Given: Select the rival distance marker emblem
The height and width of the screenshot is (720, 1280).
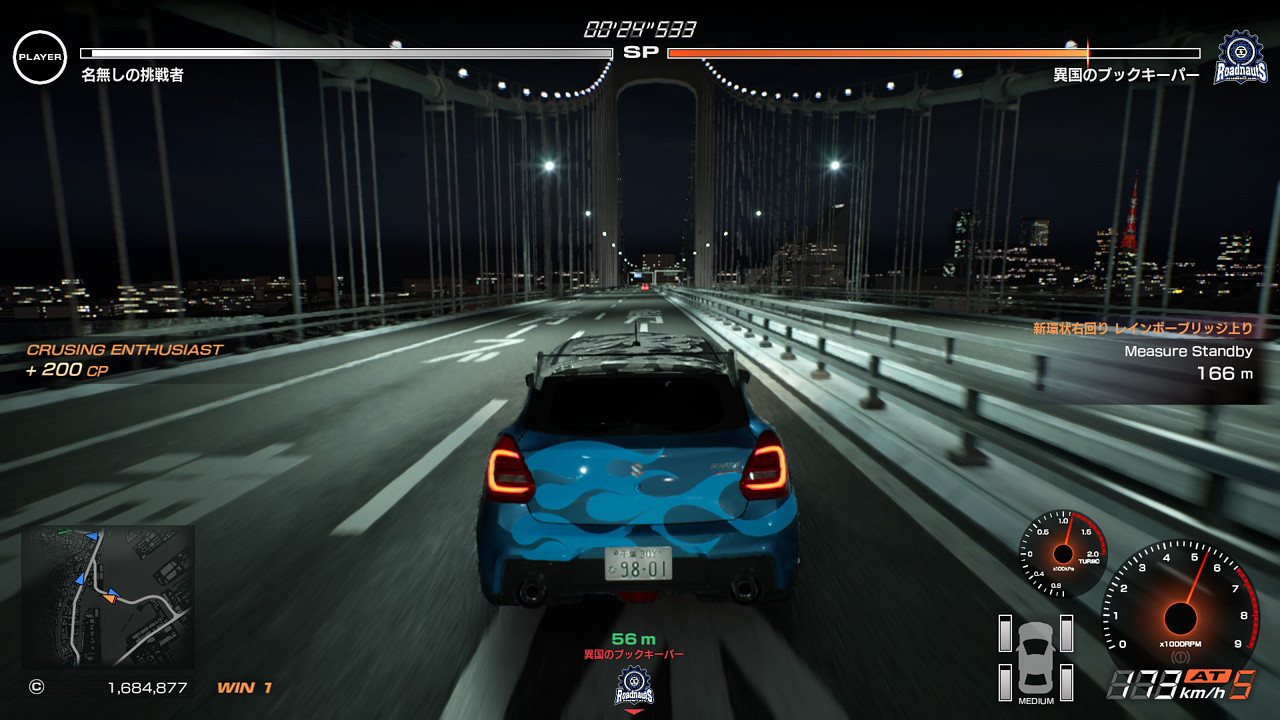Looking at the screenshot, I should coord(634,686).
